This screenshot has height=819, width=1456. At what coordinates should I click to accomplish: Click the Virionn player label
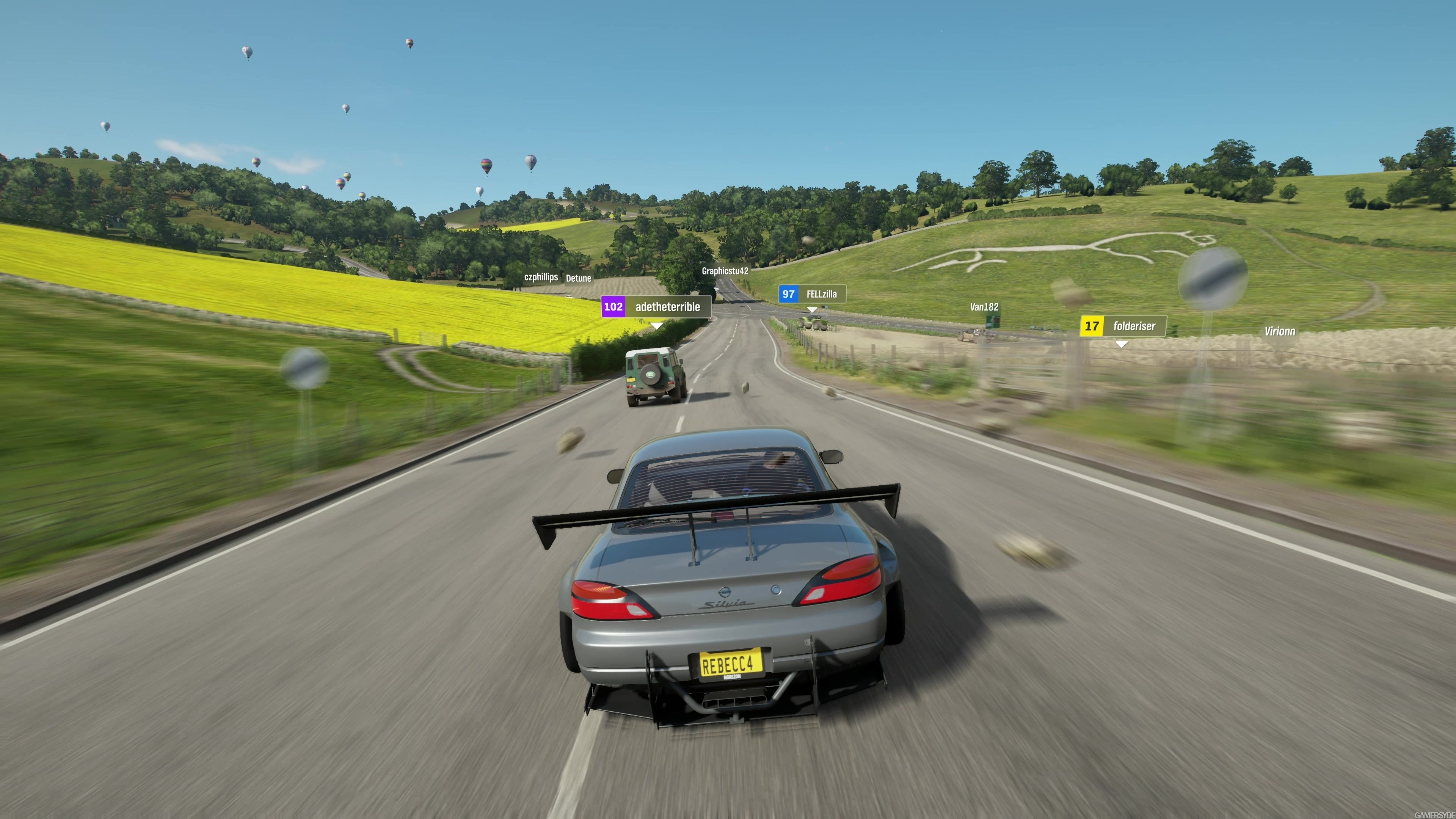click(x=1280, y=332)
